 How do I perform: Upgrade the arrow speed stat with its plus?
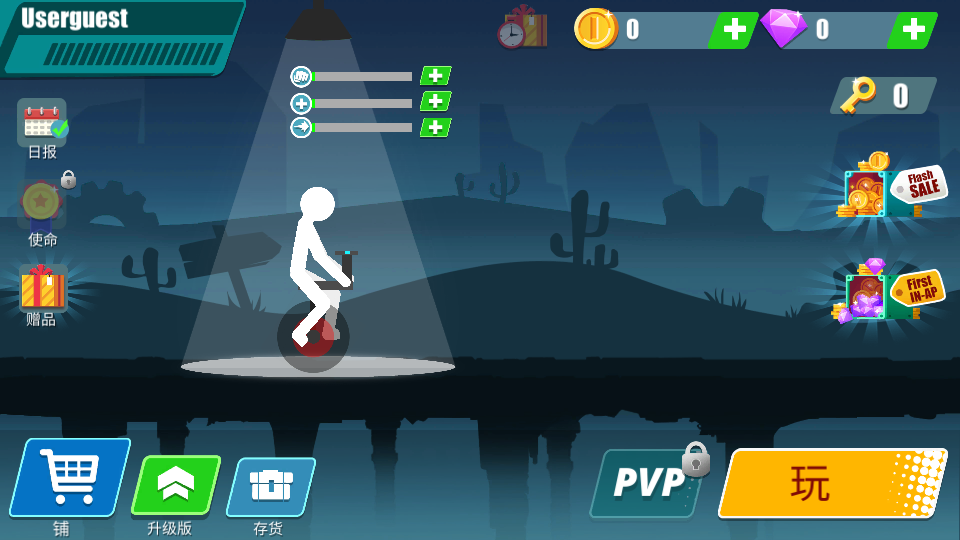click(435, 127)
